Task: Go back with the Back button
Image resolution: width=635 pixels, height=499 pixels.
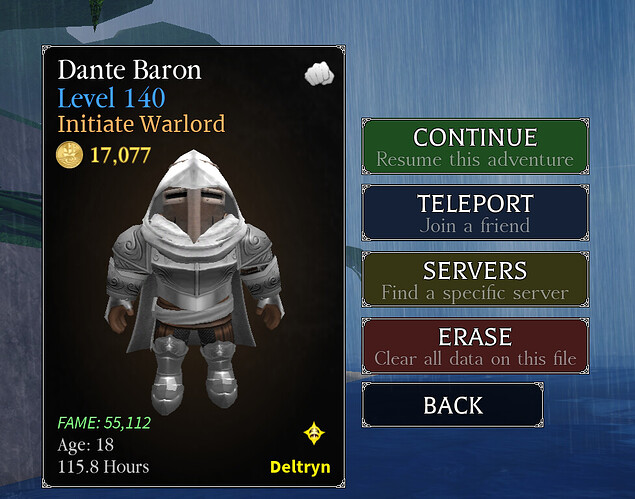Action: (452, 405)
